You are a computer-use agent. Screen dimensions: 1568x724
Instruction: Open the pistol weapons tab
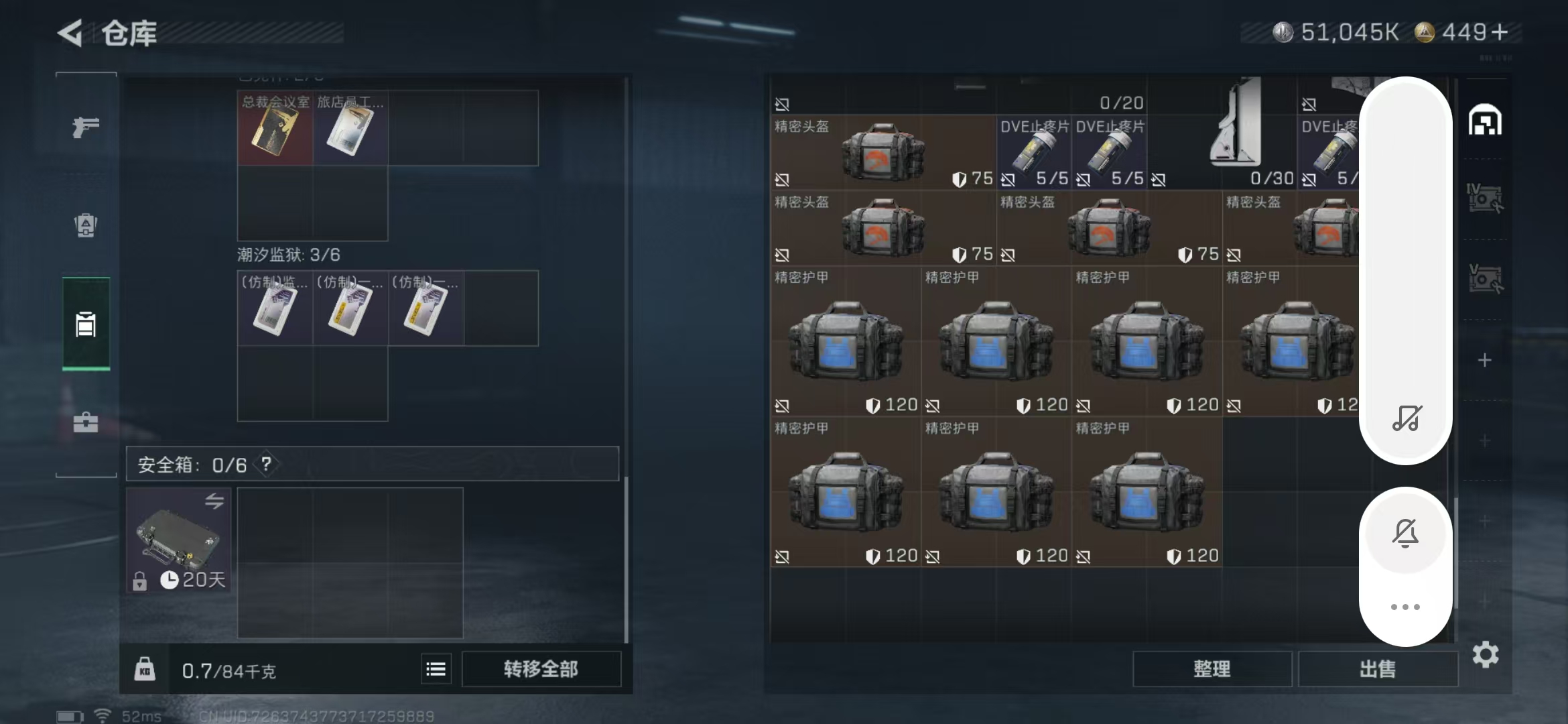point(86,127)
